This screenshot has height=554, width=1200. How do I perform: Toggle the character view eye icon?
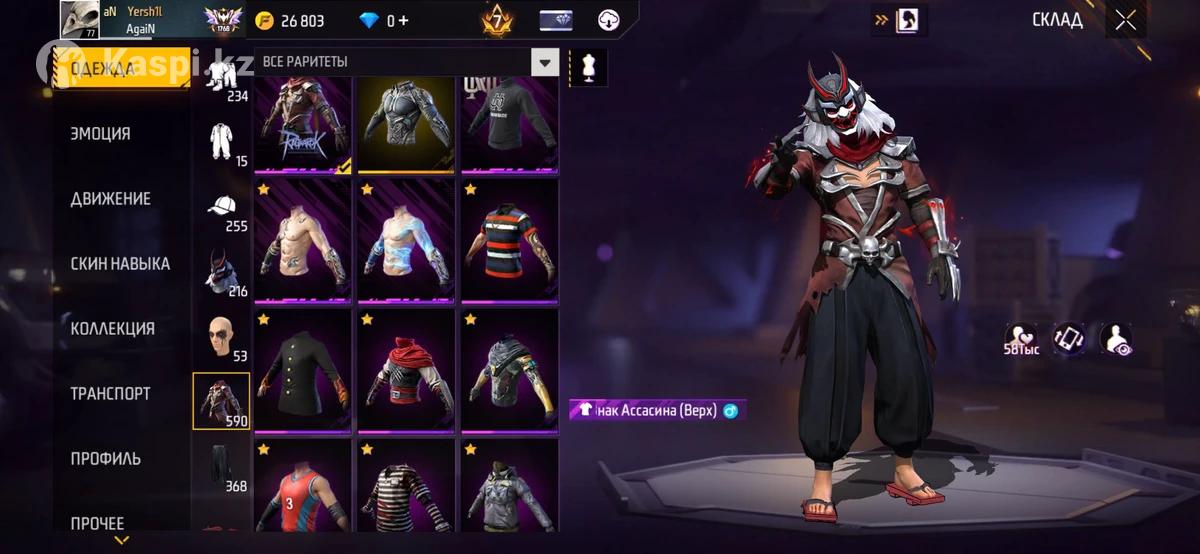pyautogui.click(x=1115, y=339)
